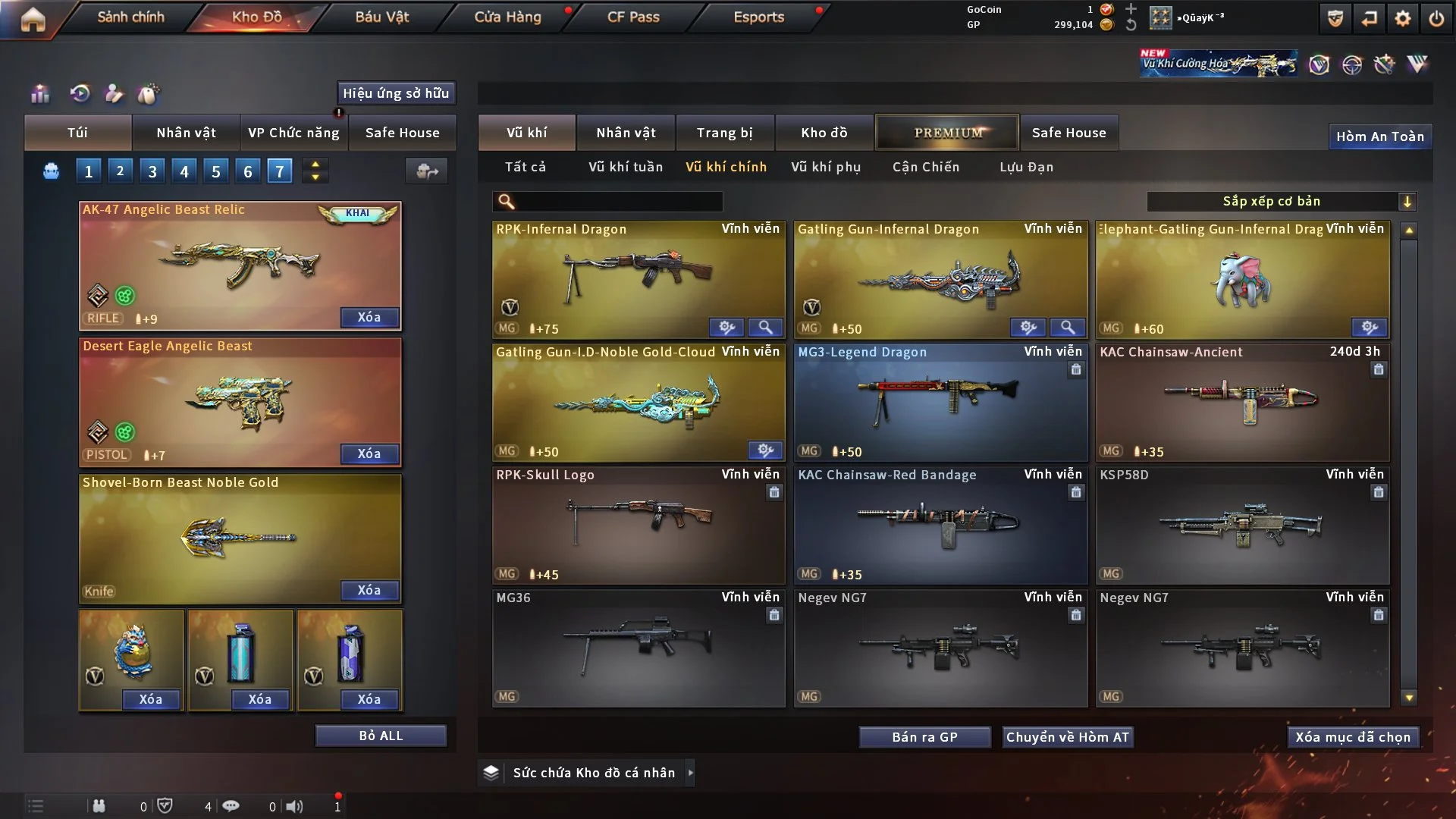Click Chuyển về Hòm AT button
The image size is (1456, 819).
click(1067, 737)
